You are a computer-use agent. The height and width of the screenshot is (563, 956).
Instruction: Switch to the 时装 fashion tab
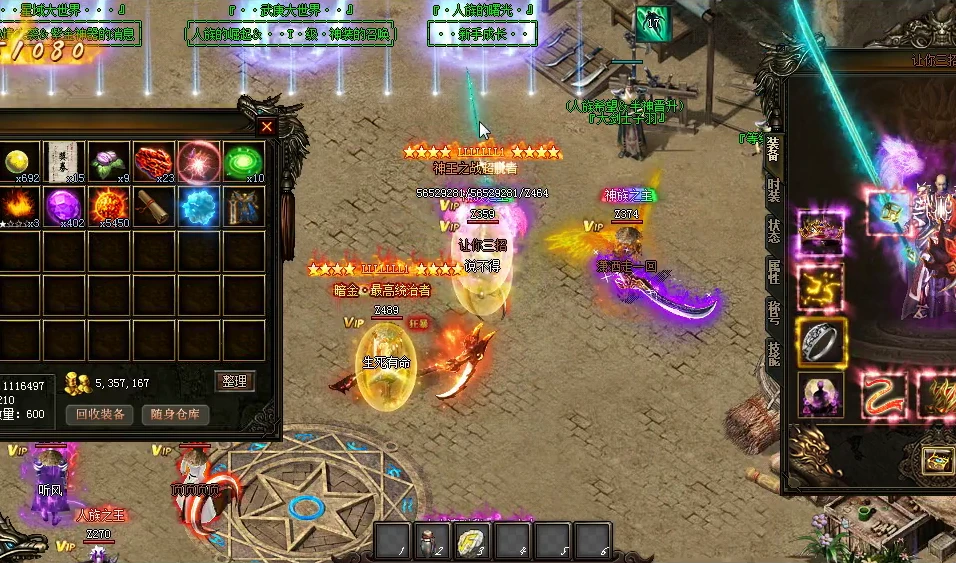tap(773, 190)
